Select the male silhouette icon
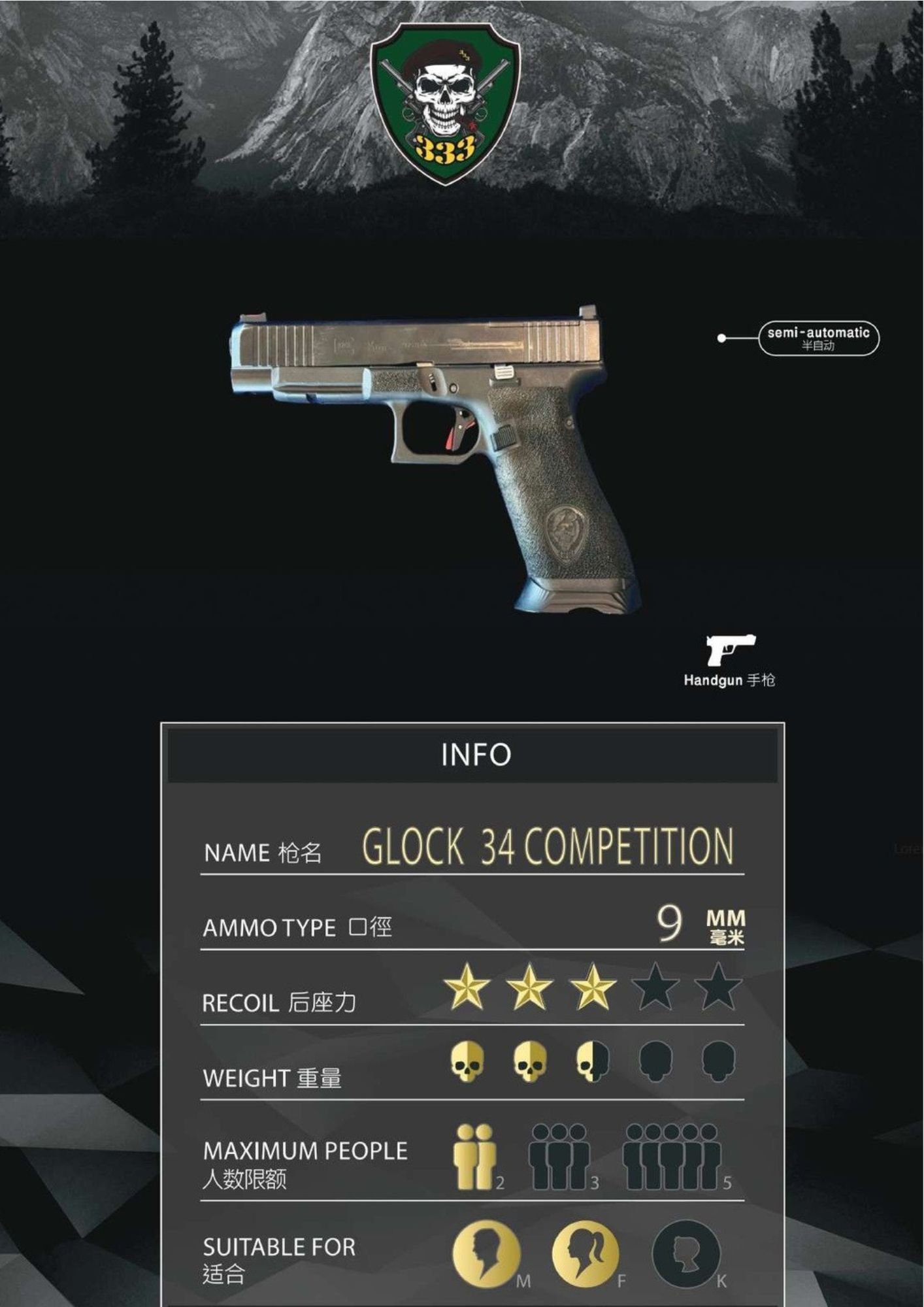The height and width of the screenshot is (1307, 924). (x=486, y=1253)
